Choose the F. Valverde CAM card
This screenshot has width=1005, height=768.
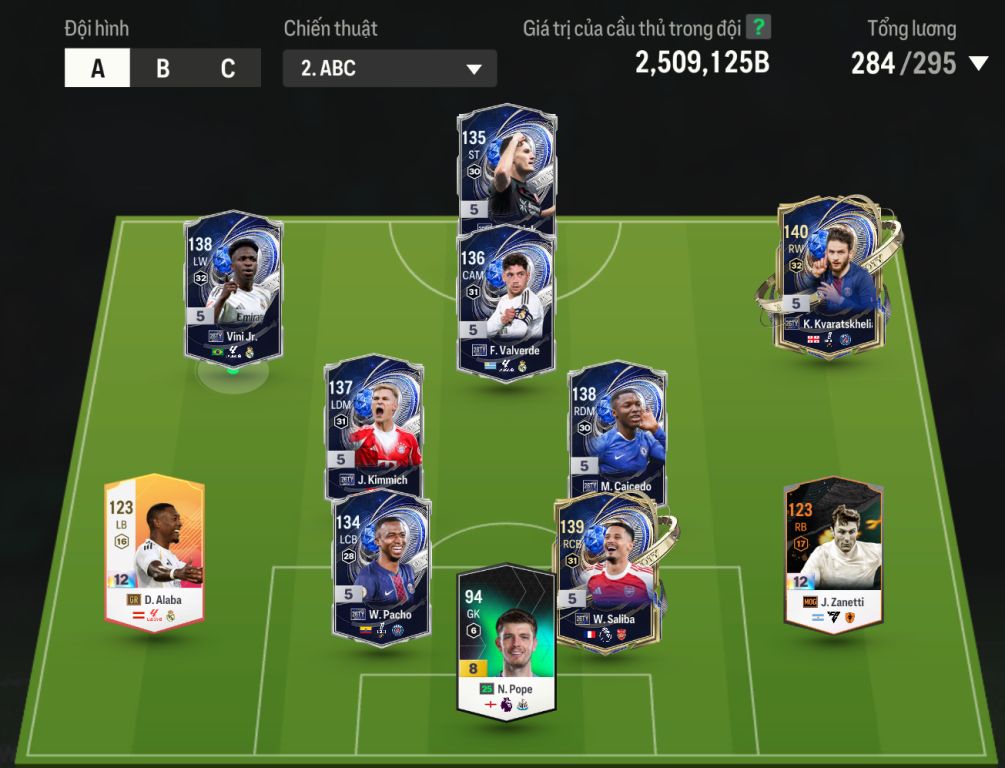click(x=506, y=300)
